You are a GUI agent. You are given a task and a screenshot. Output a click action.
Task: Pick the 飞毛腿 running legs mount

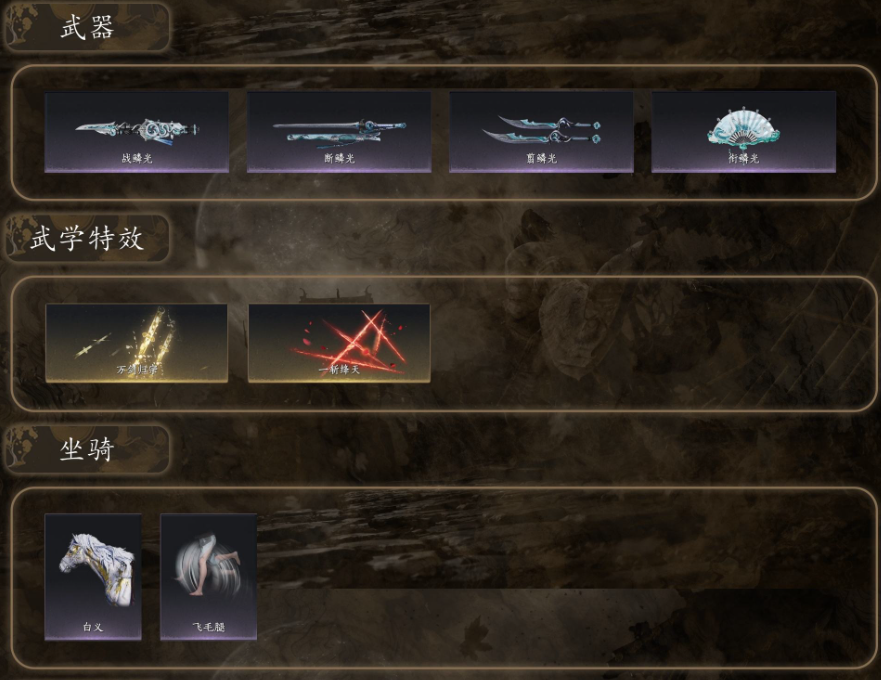[209, 576]
